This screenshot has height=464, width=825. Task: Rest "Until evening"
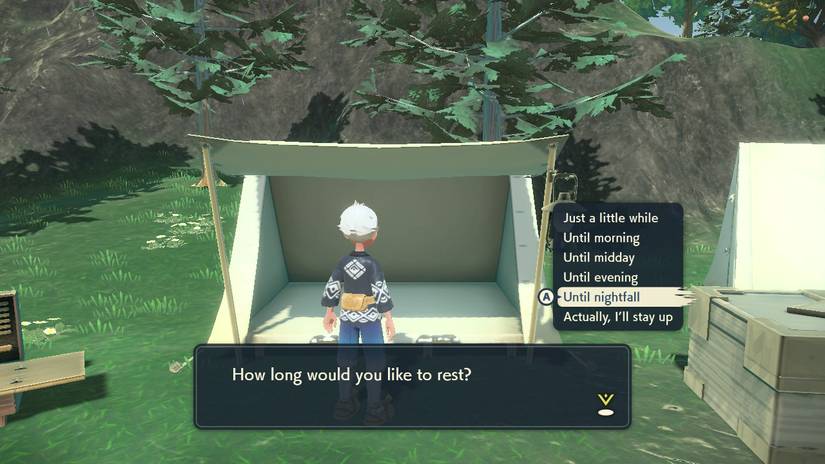600,277
